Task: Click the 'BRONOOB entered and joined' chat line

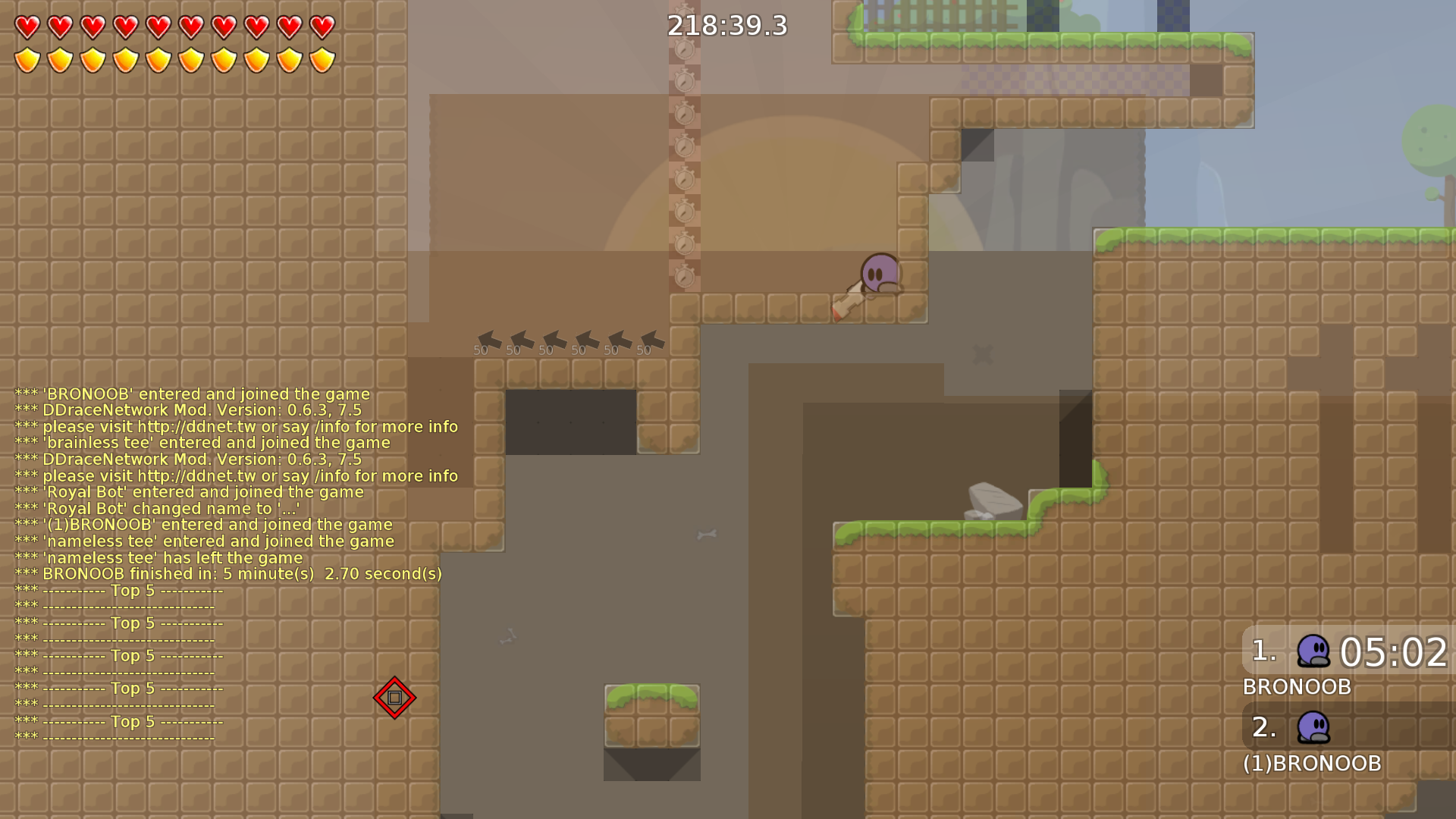Action: (x=191, y=394)
